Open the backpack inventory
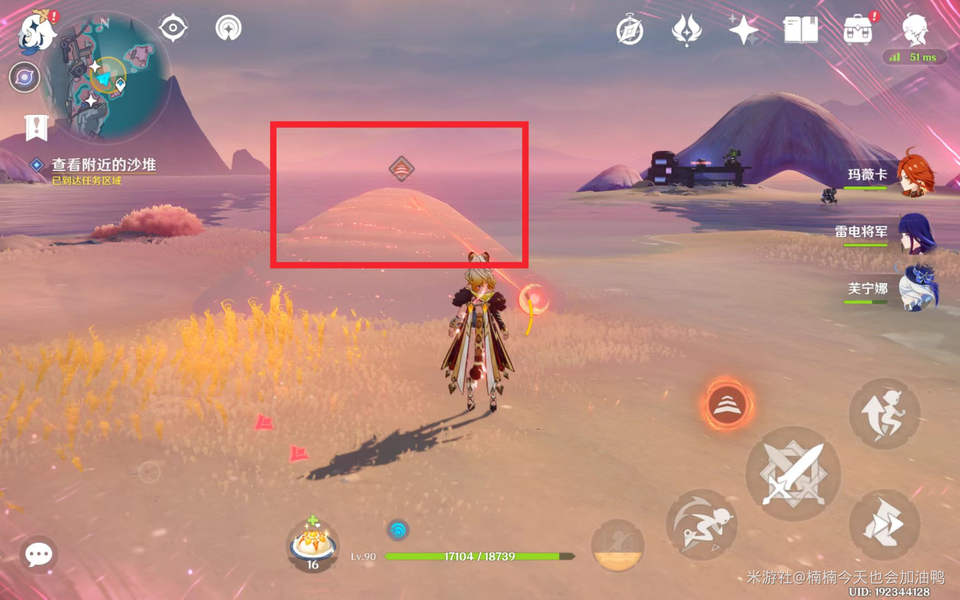 click(857, 30)
